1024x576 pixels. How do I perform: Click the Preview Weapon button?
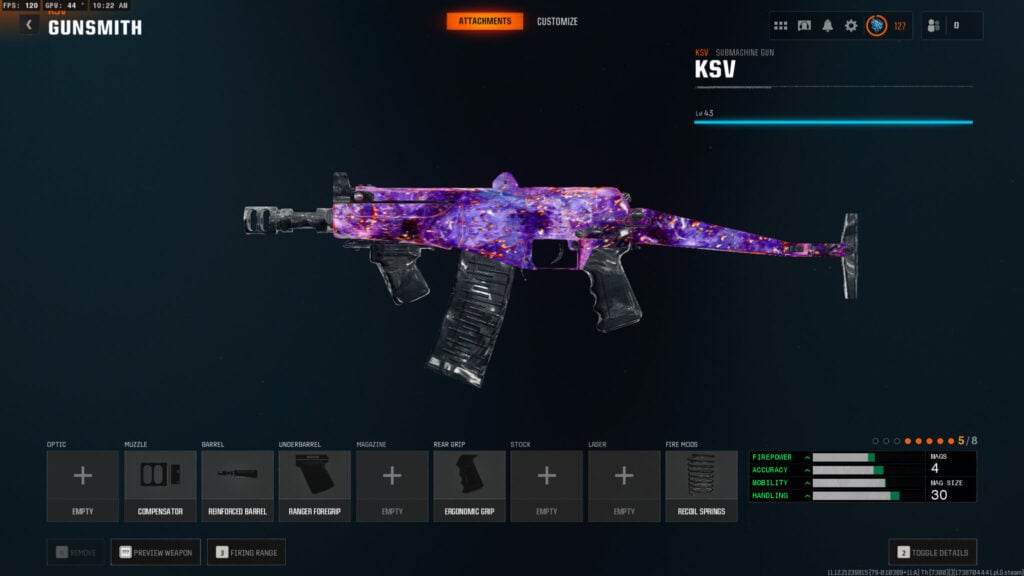tap(155, 552)
